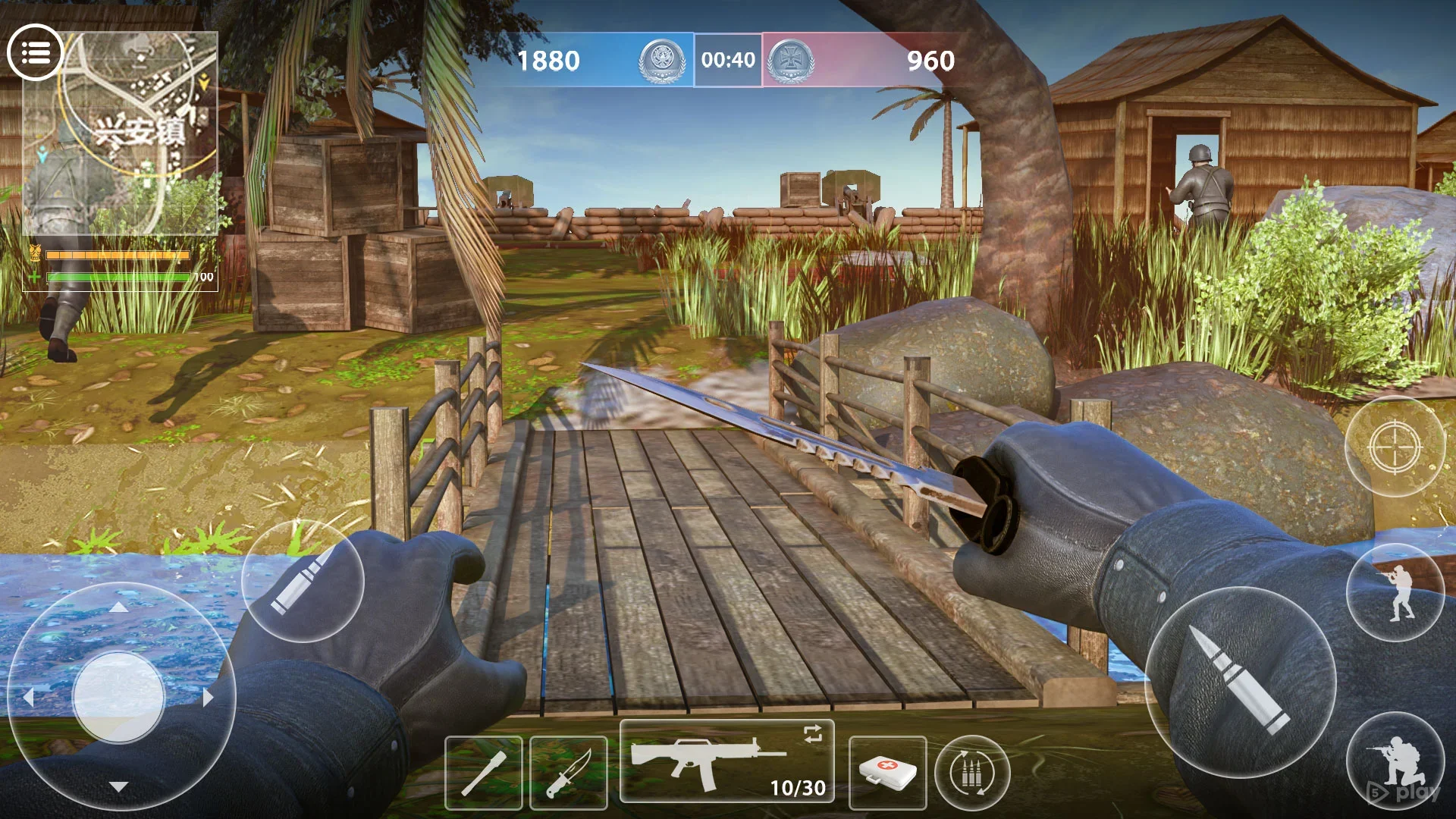The image size is (1456, 819).
Task: Expand the scoreboard by tapping the match timer
Action: pyautogui.click(x=727, y=61)
